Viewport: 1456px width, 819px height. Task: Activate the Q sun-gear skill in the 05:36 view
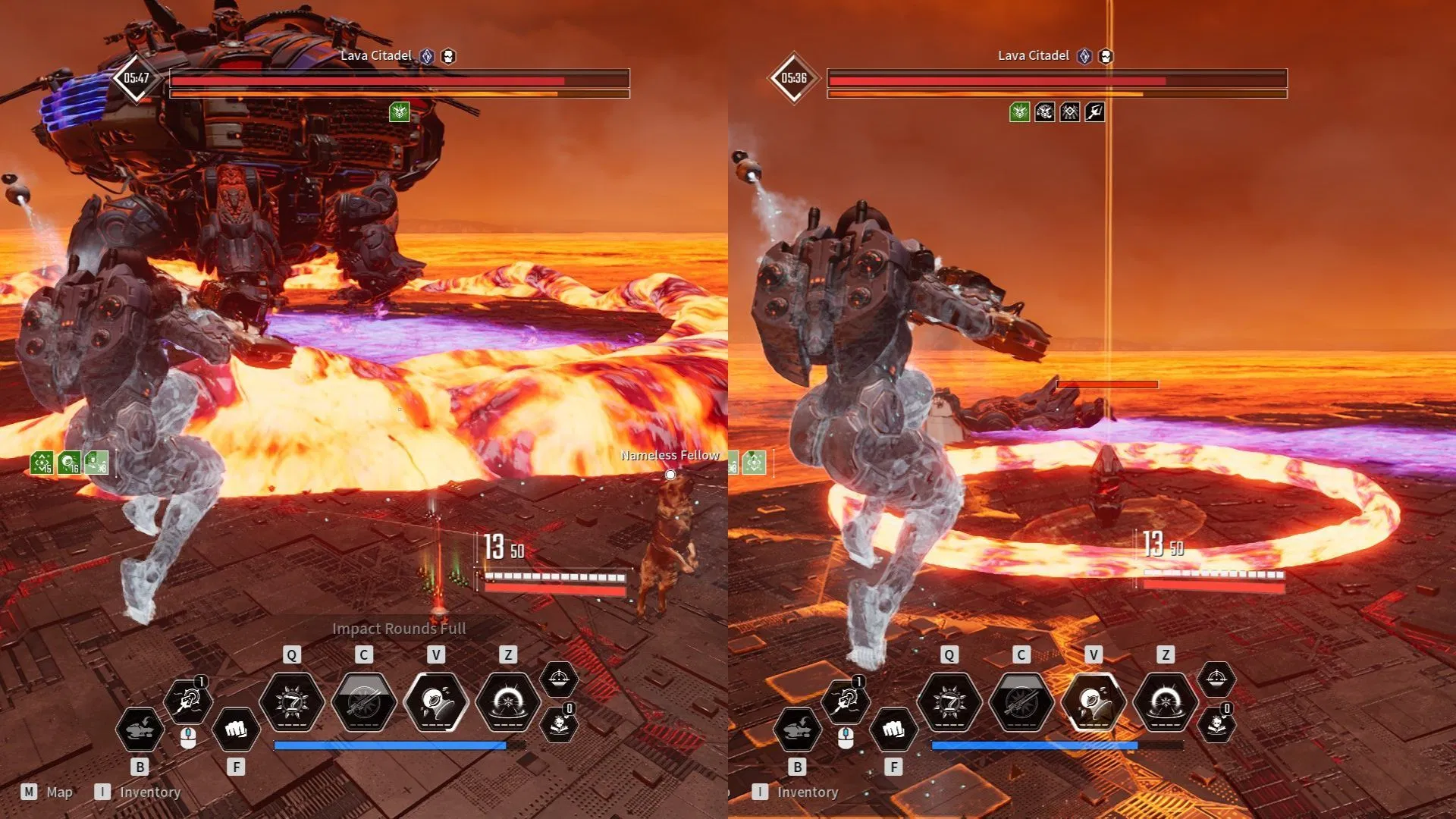(949, 703)
